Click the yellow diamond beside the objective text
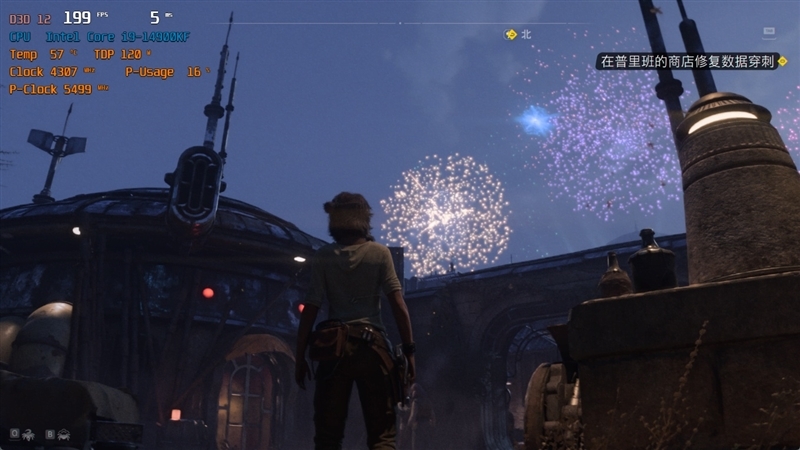 point(783,62)
